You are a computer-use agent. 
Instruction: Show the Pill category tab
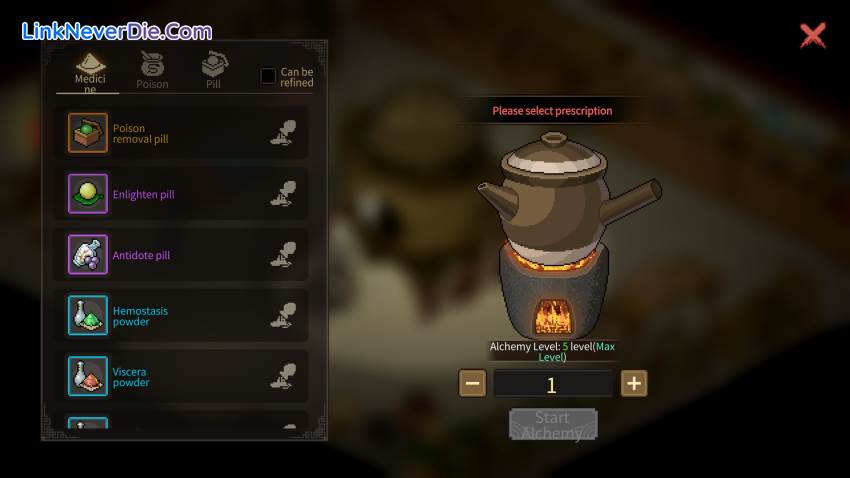[x=213, y=72]
